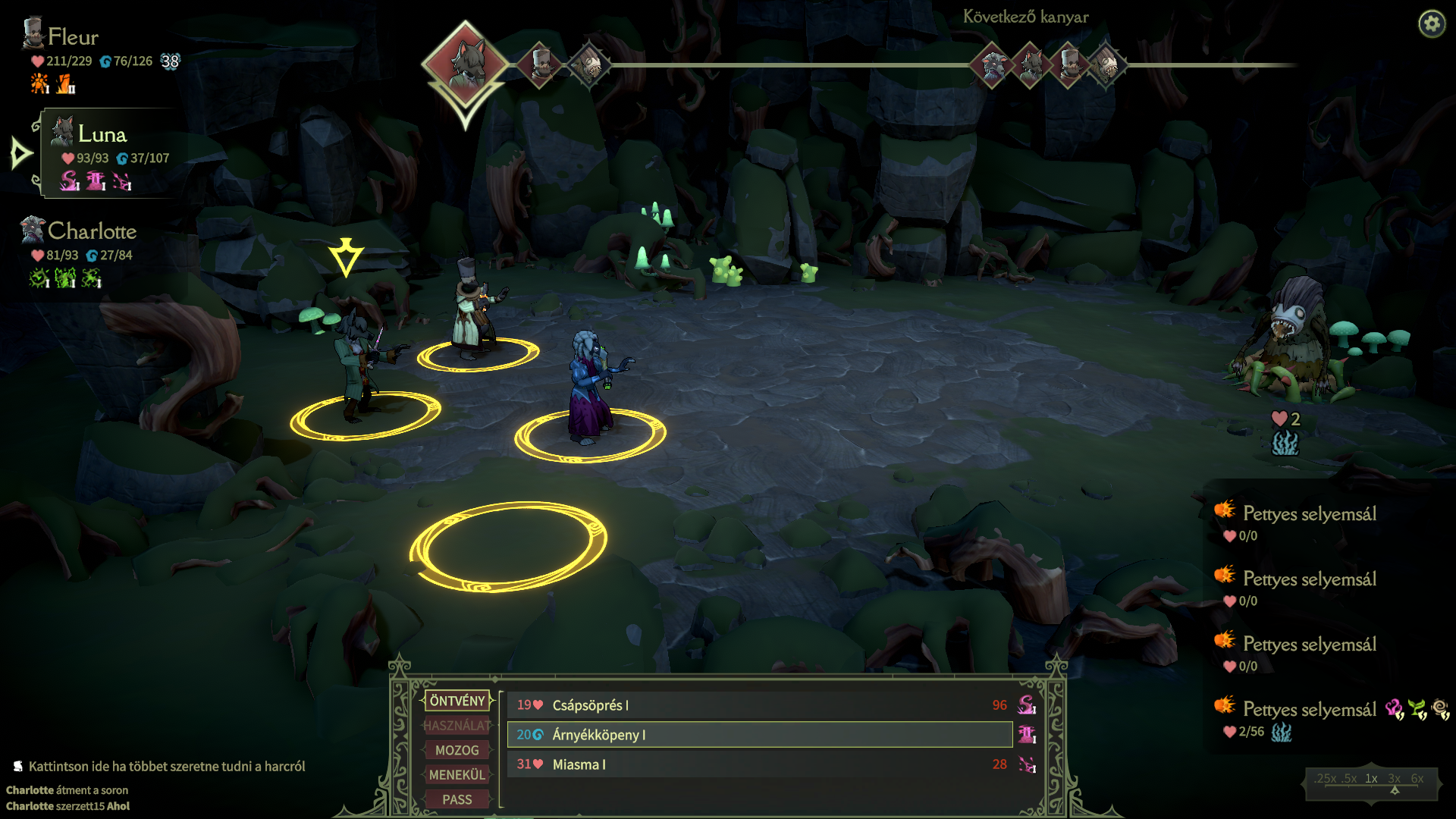Set game speed to .25x
Screen dimensions: 1456x819
(1326, 779)
